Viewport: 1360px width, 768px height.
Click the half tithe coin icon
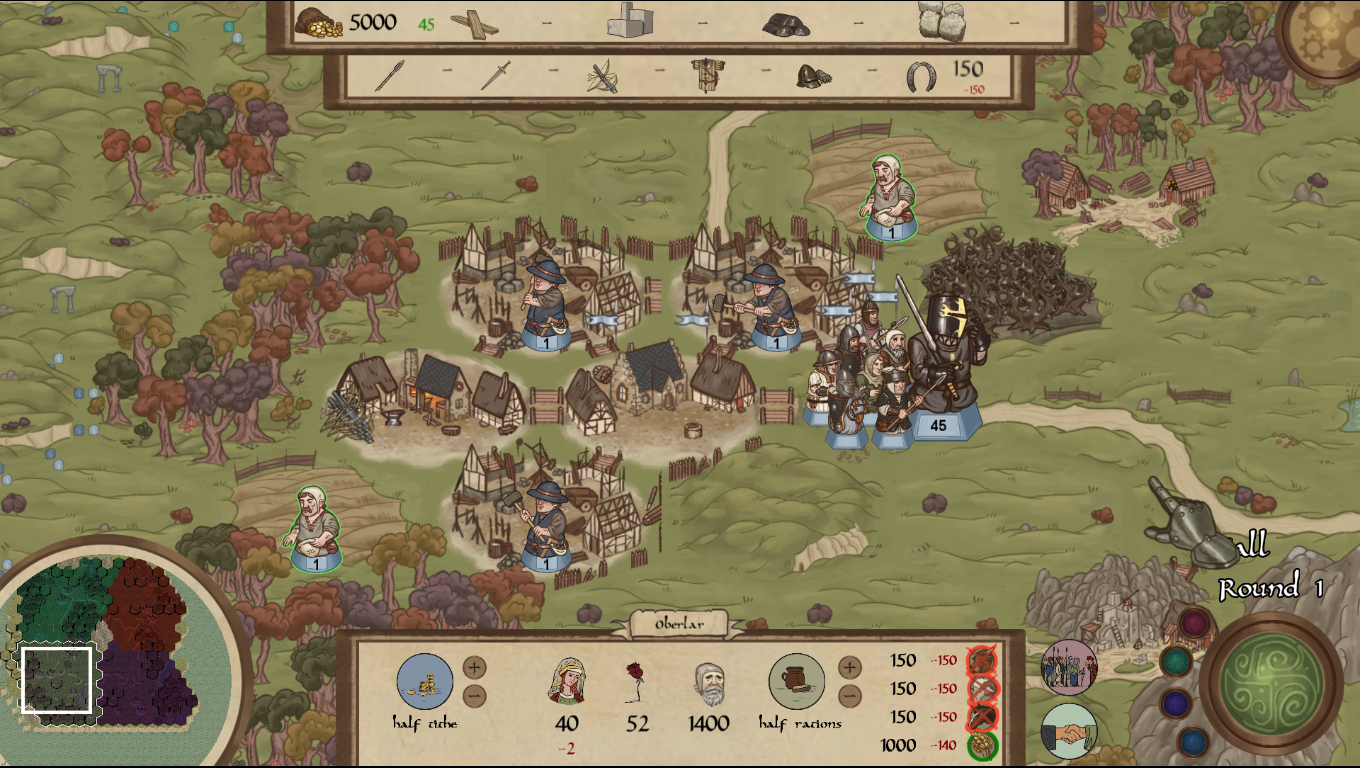pyautogui.click(x=425, y=681)
